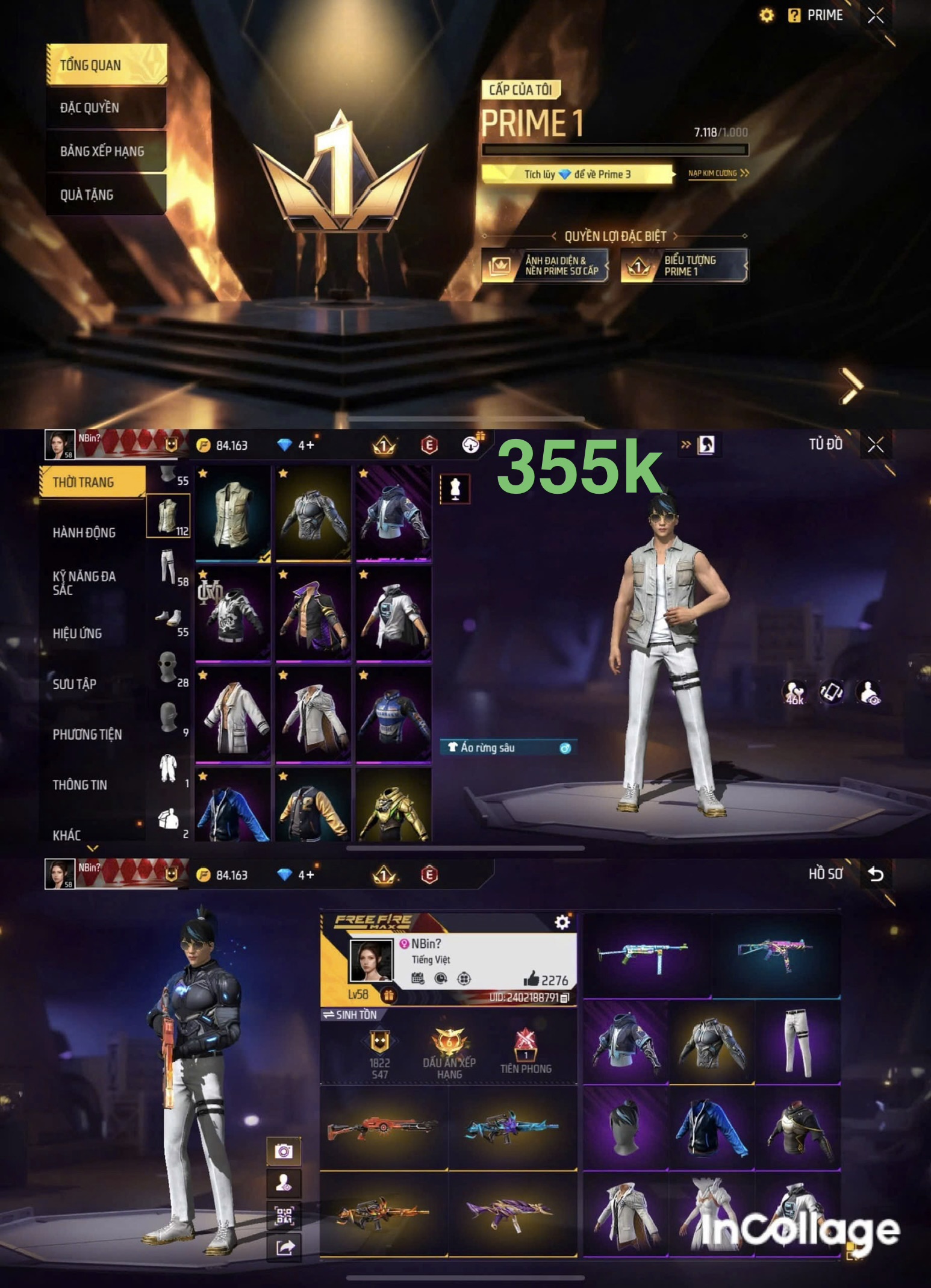Copy the player UID
This screenshot has height=1288, width=931.
tap(564, 998)
